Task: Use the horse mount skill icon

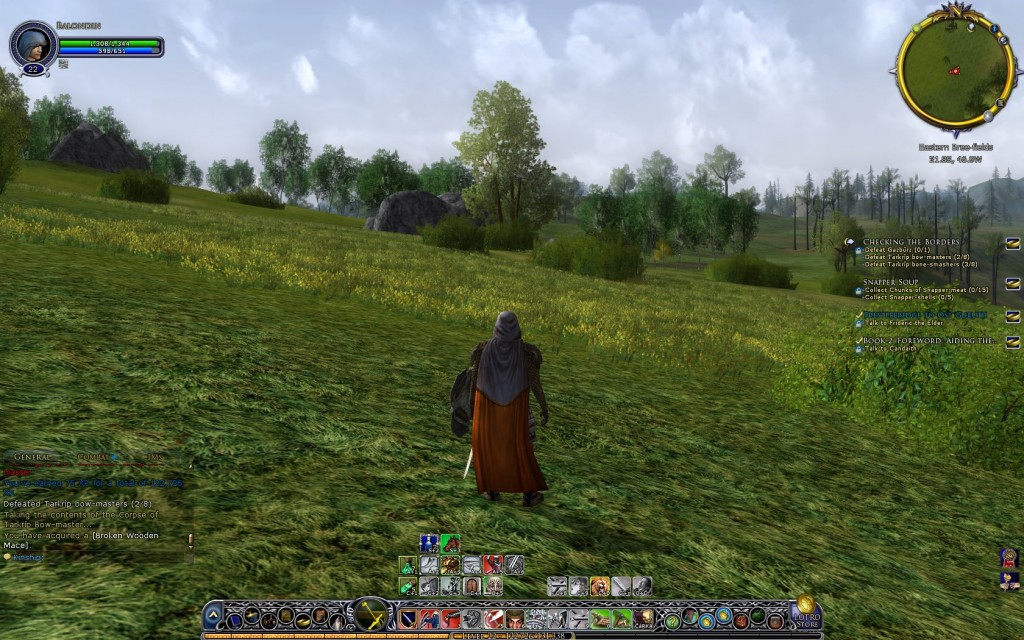Action: 450,544
